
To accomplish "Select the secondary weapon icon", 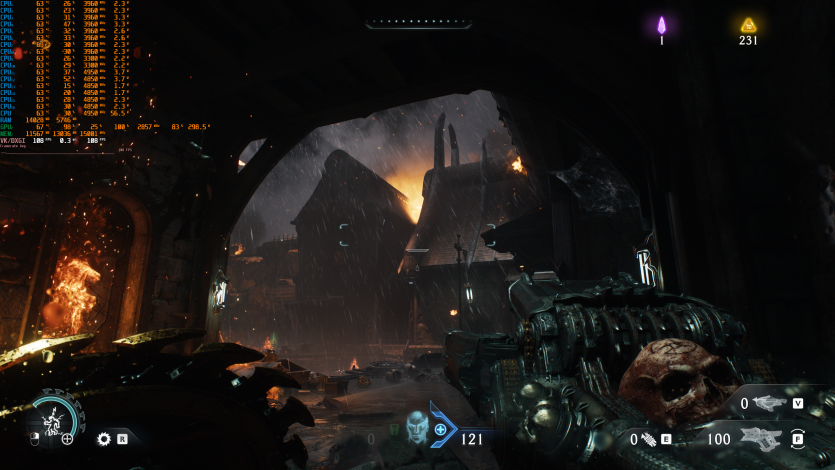I will (x=770, y=403).
